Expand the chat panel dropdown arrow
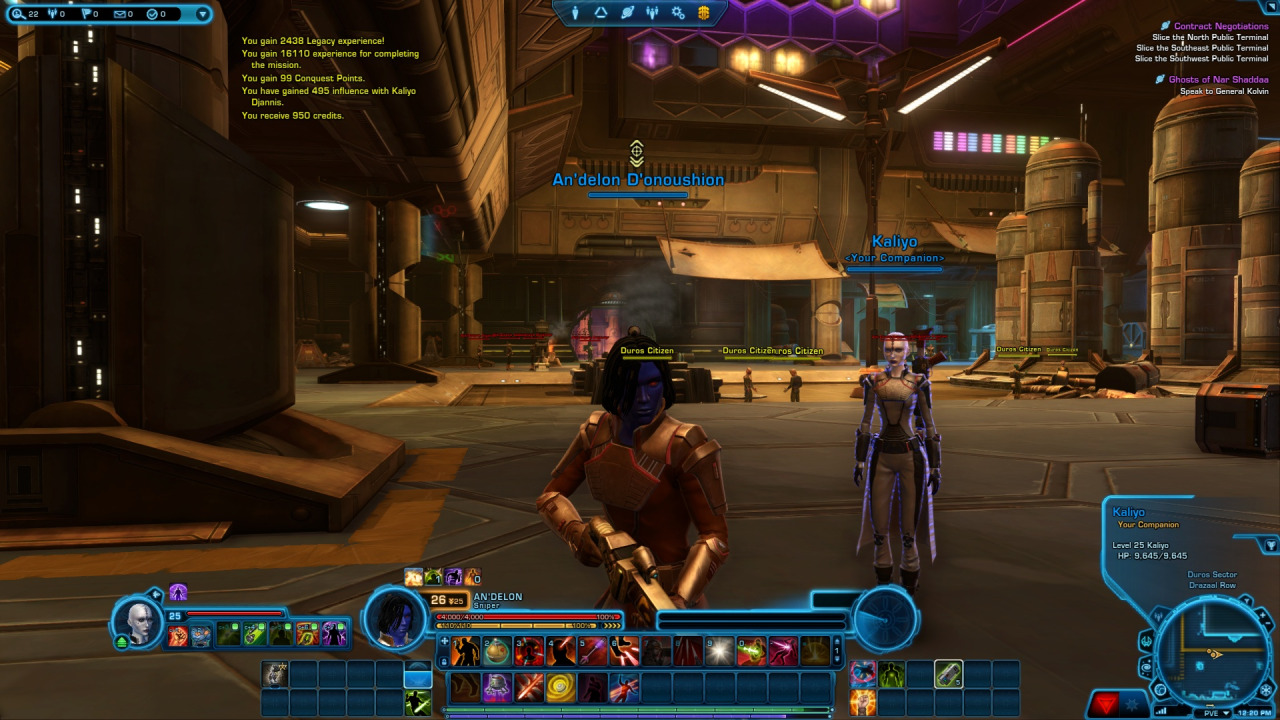This screenshot has width=1280, height=720. [203, 14]
